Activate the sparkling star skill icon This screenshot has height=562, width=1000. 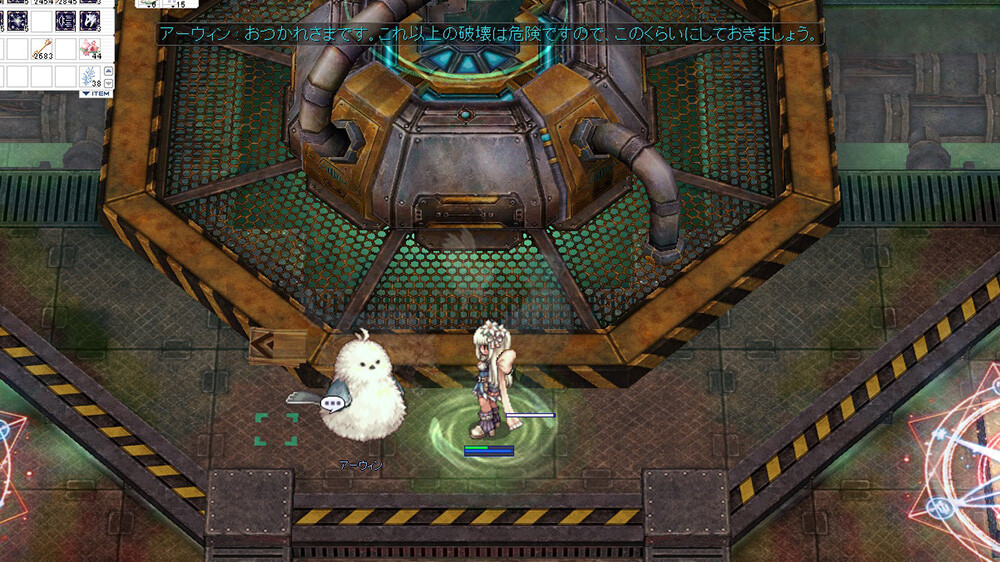16,20
